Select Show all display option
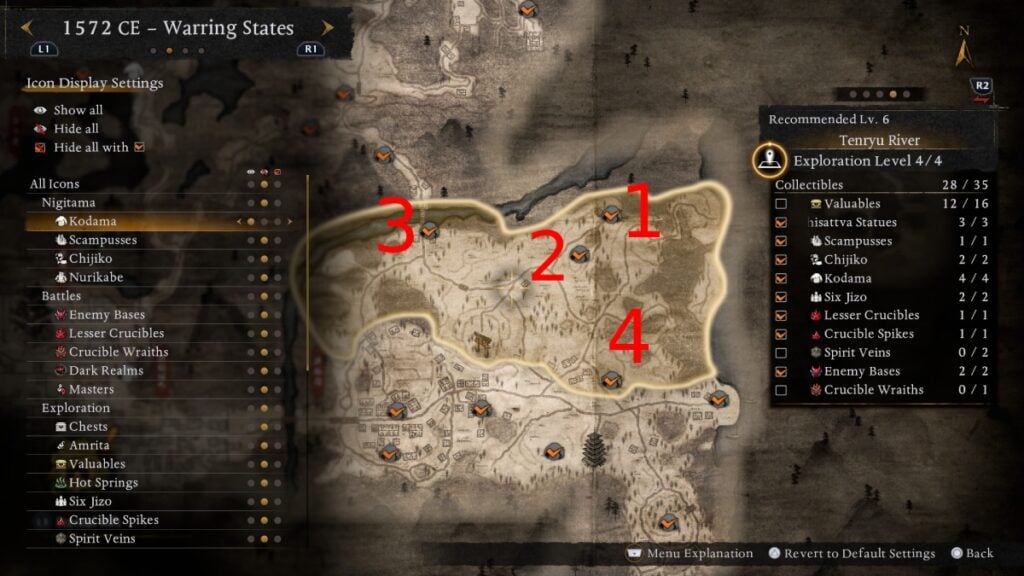 (x=78, y=110)
